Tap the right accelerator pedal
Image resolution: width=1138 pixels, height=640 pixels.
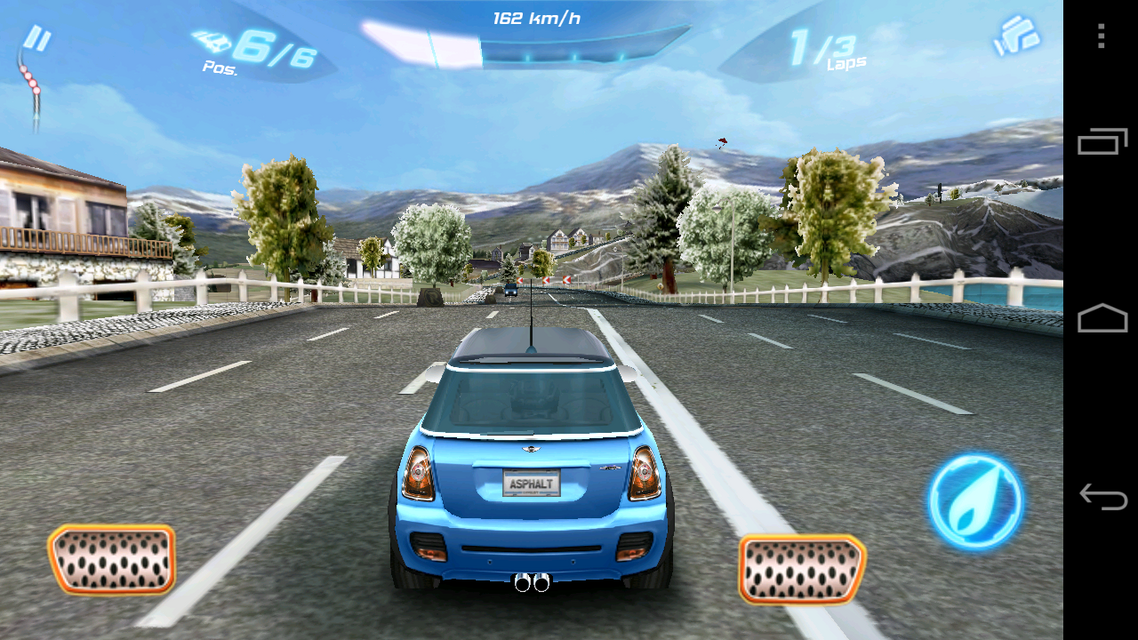click(802, 568)
